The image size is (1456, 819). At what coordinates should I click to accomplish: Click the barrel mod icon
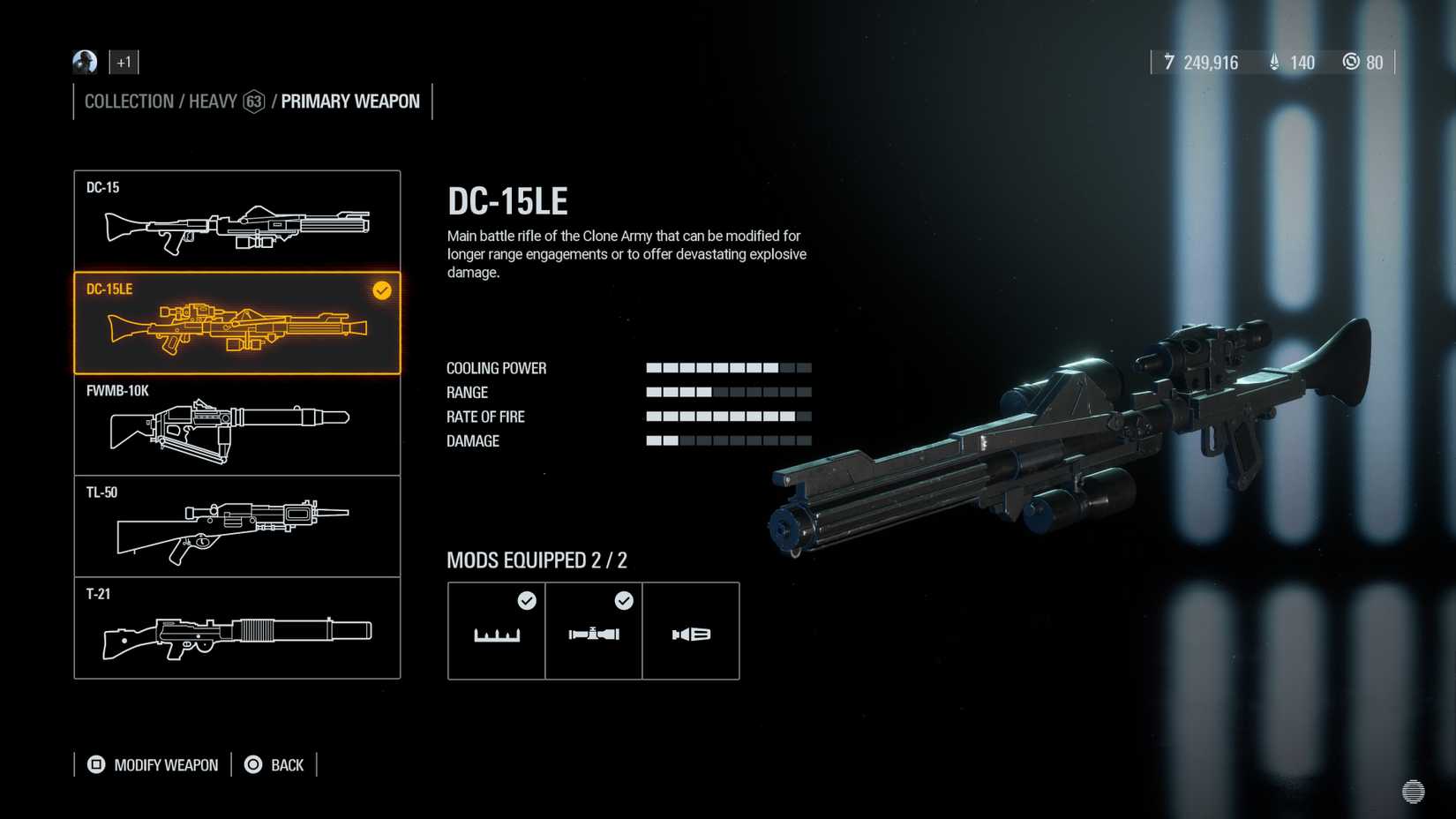tap(496, 631)
